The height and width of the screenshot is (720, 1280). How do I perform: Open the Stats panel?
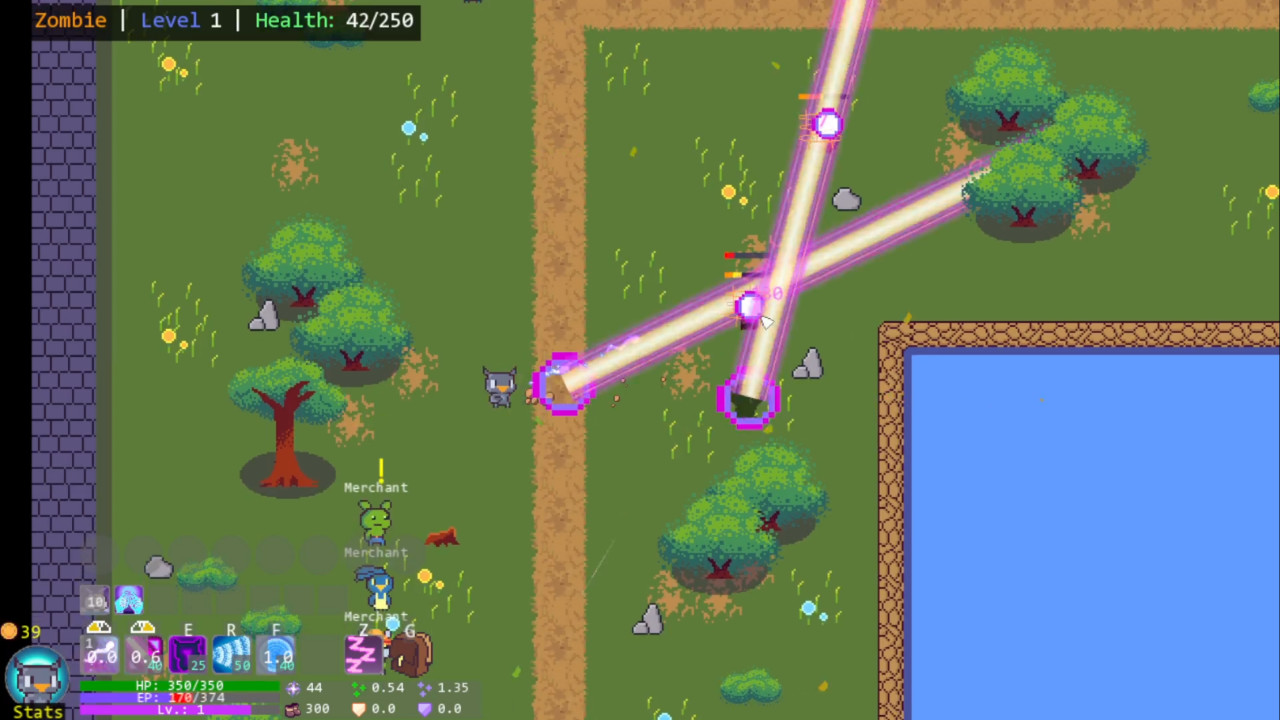[x=37, y=712]
